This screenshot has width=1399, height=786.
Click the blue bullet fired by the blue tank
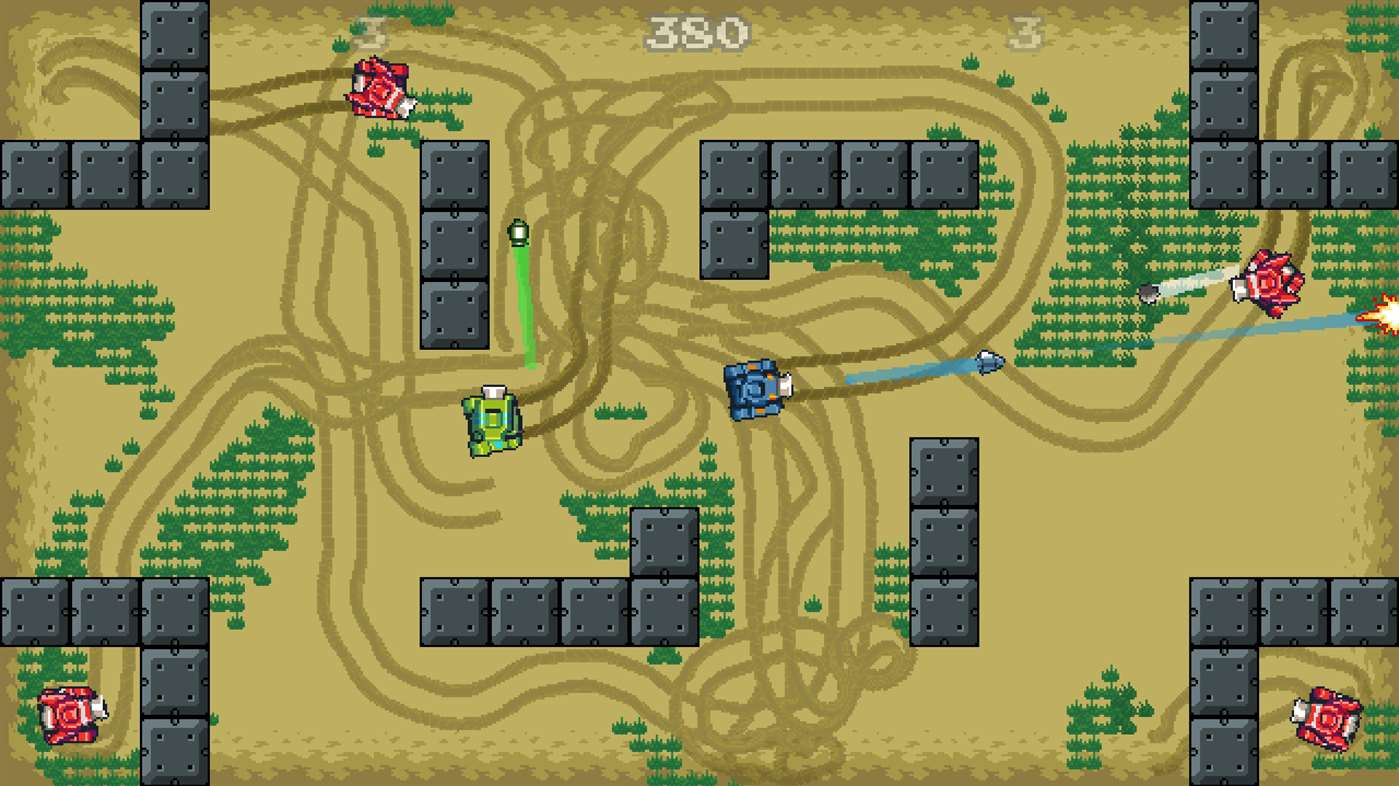point(989,360)
